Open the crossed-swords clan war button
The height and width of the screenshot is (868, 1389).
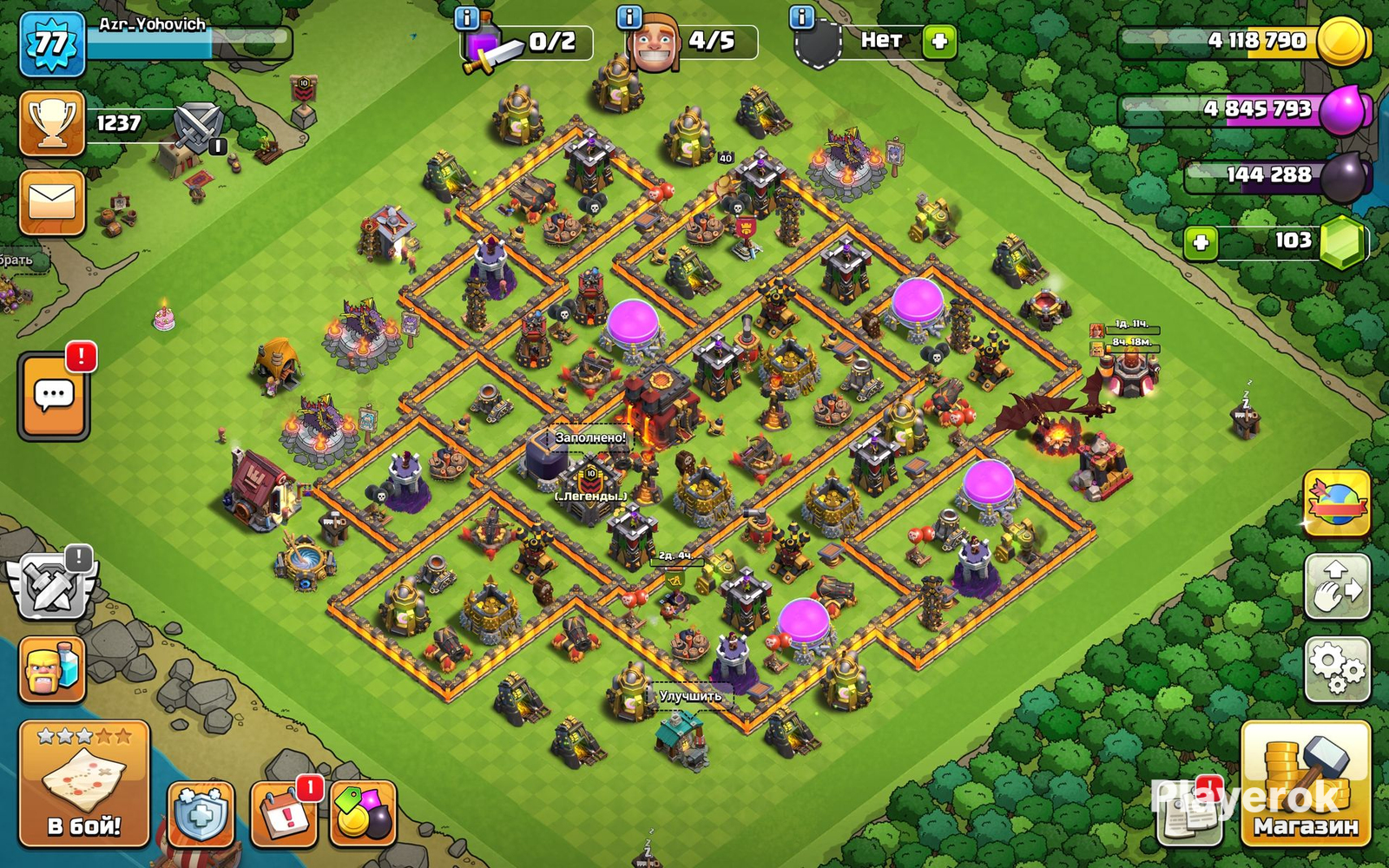coord(52,587)
